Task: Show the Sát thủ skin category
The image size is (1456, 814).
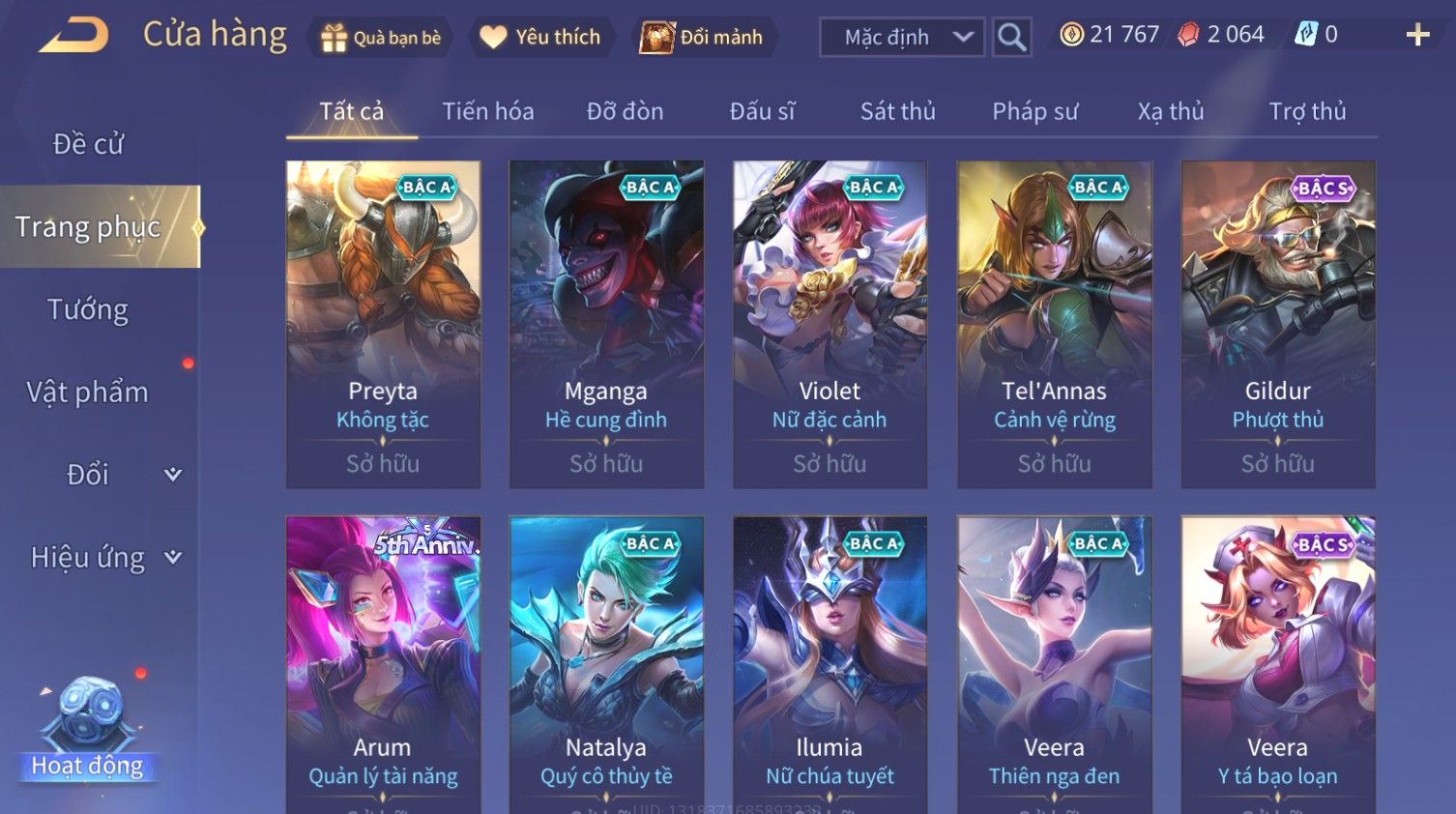Action: click(x=897, y=112)
